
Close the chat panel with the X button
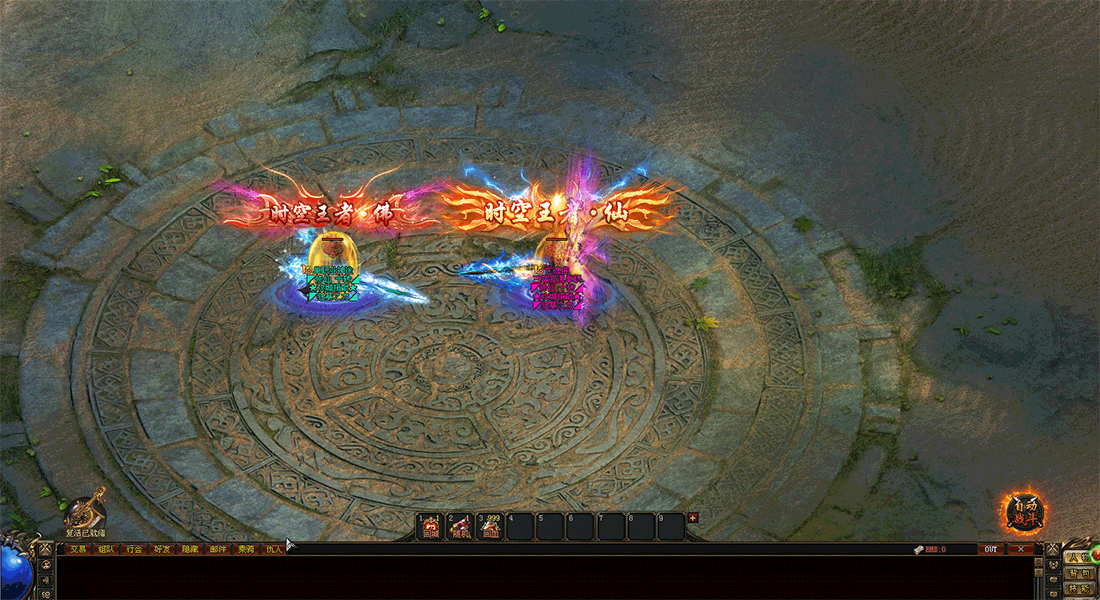click(x=1020, y=549)
